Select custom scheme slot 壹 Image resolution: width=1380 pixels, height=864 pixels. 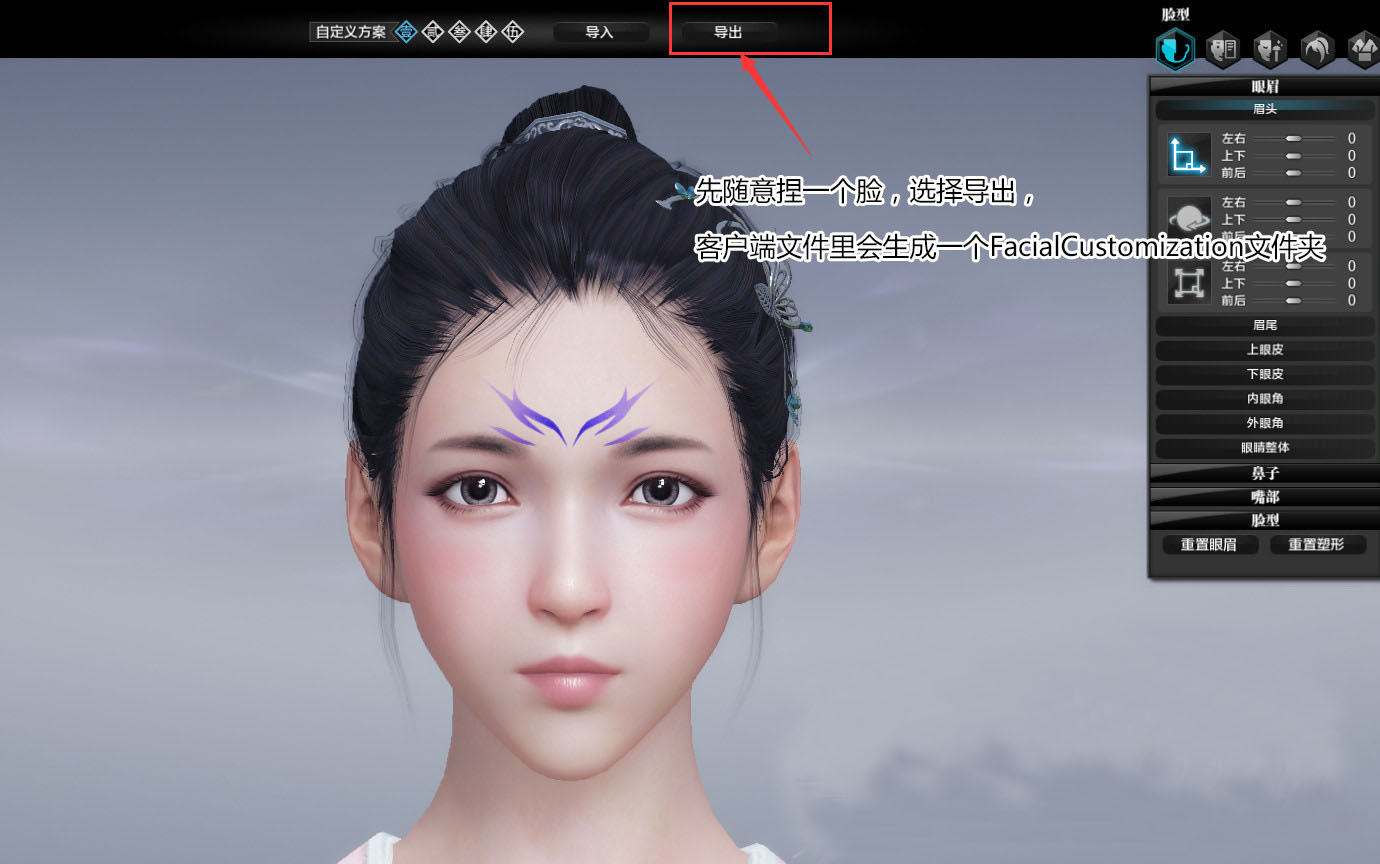(x=405, y=31)
